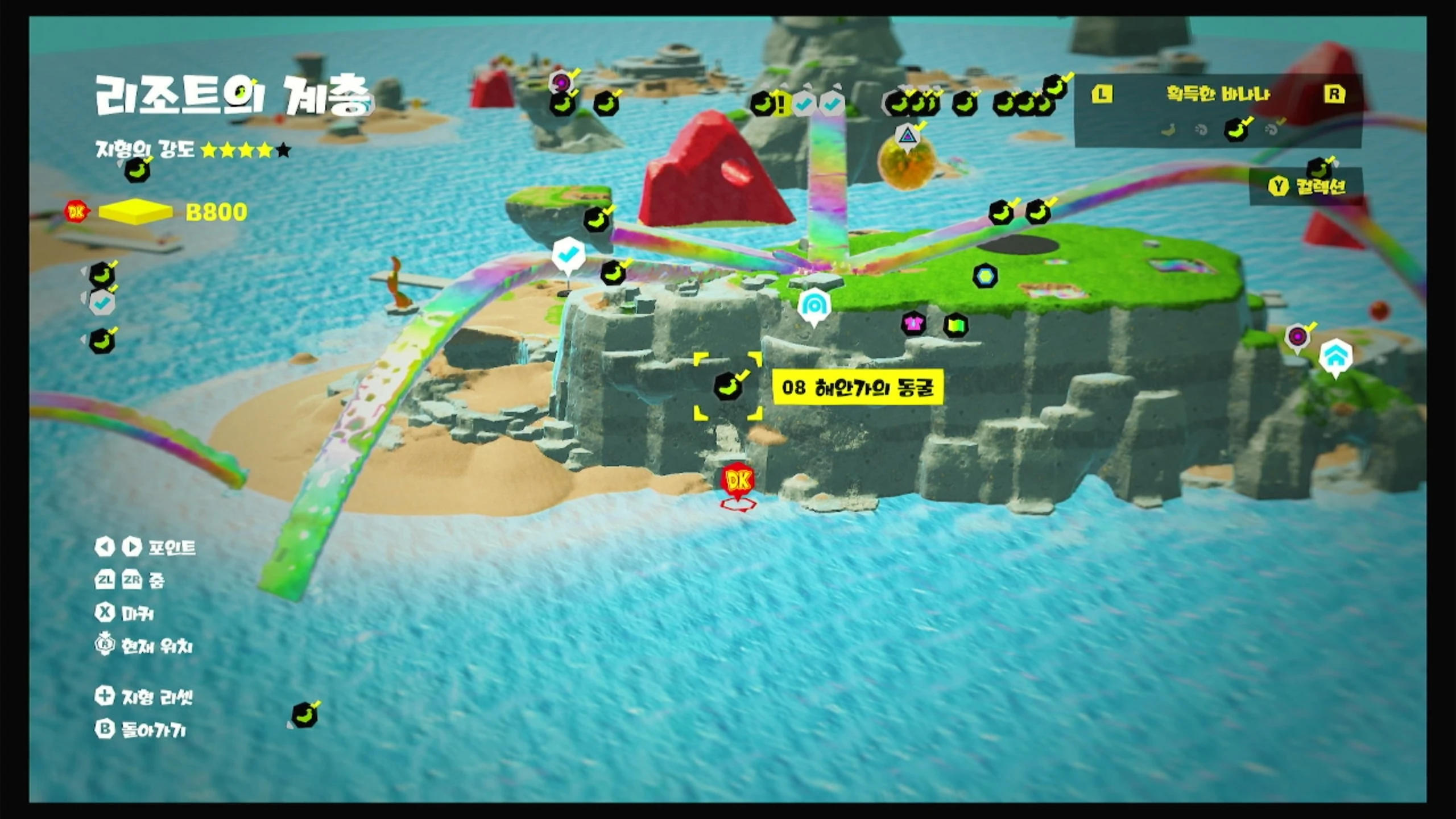Switch to the faded plain banana filter icon
This screenshot has width=1456, height=819.
coord(1168,131)
